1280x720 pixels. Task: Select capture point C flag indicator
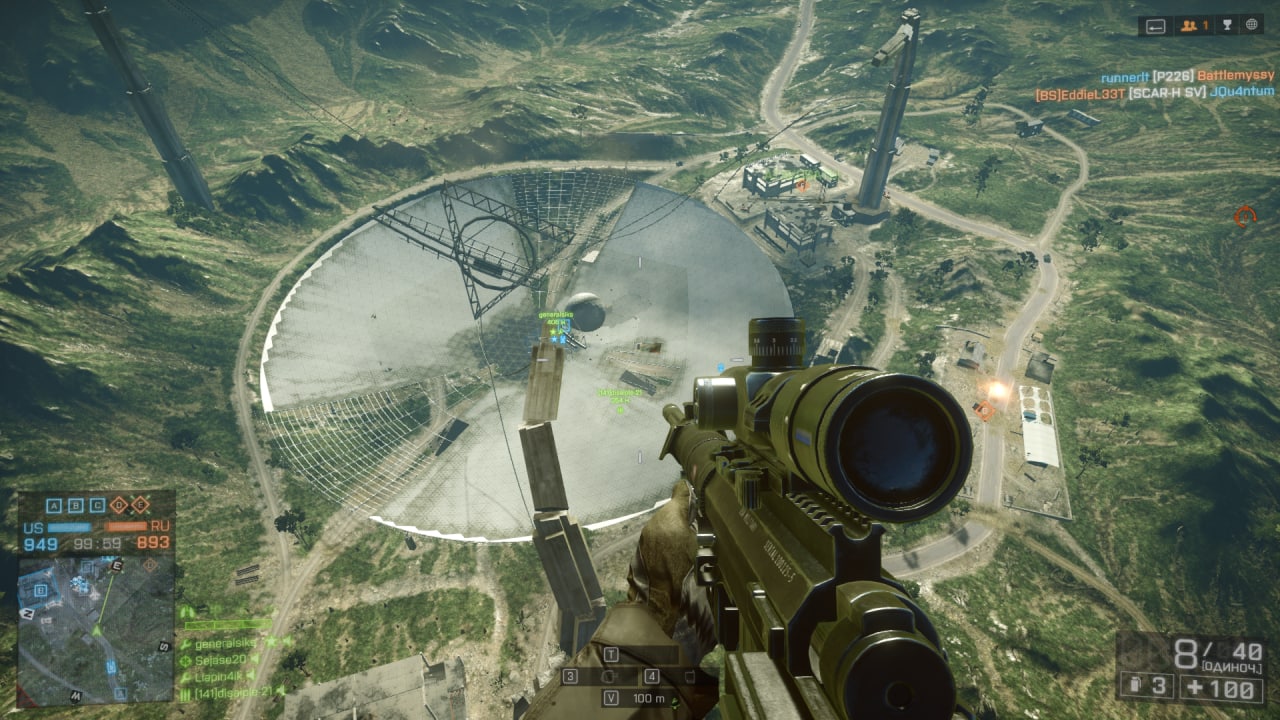click(x=96, y=505)
